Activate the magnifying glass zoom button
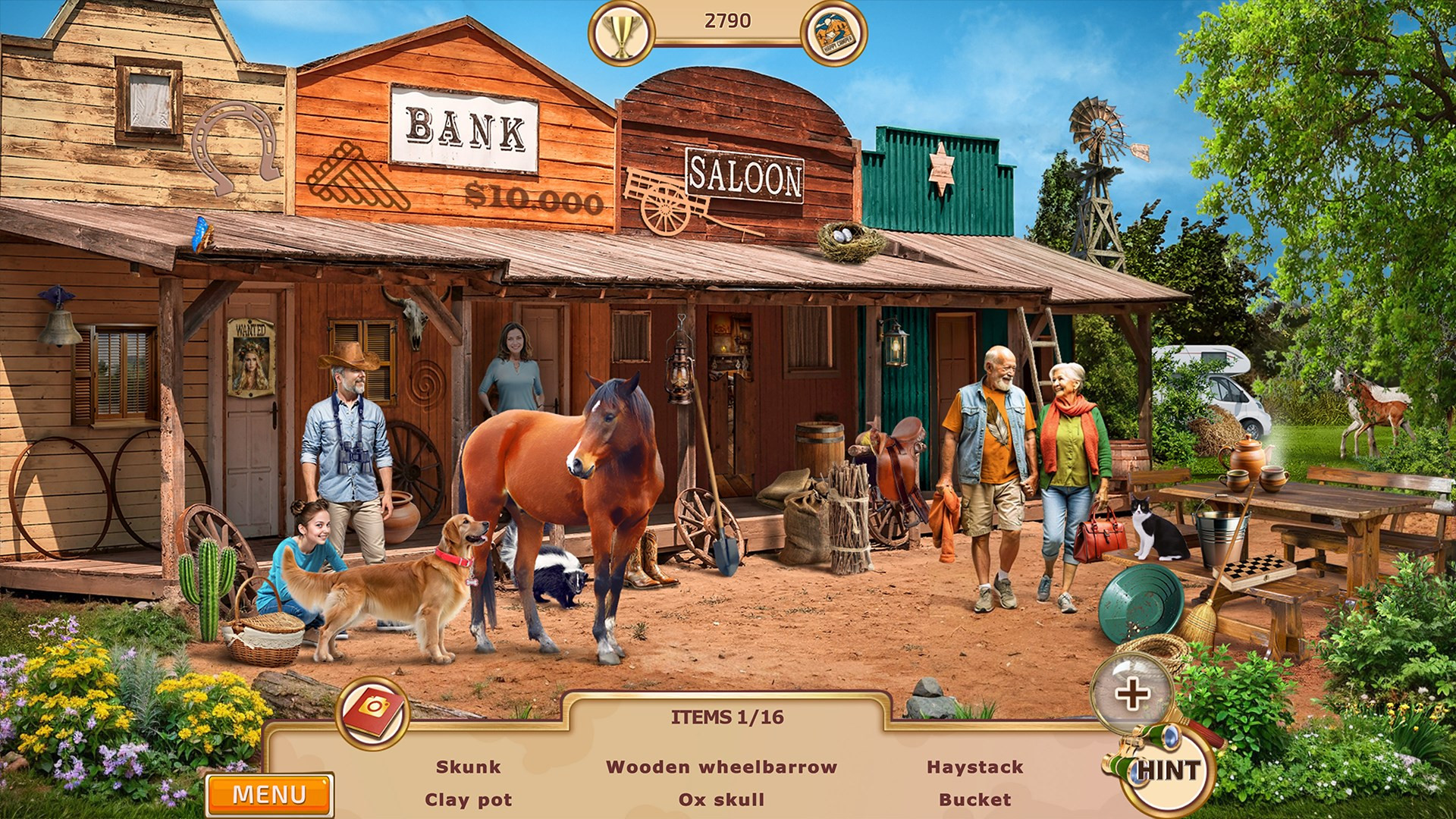The image size is (1456, 819). 1131,693
